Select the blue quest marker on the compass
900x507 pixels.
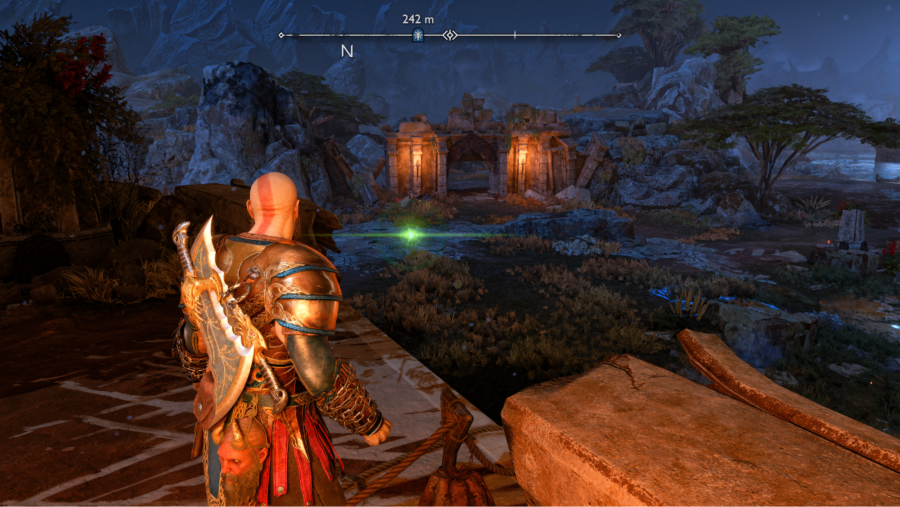(x=417, y=36)
